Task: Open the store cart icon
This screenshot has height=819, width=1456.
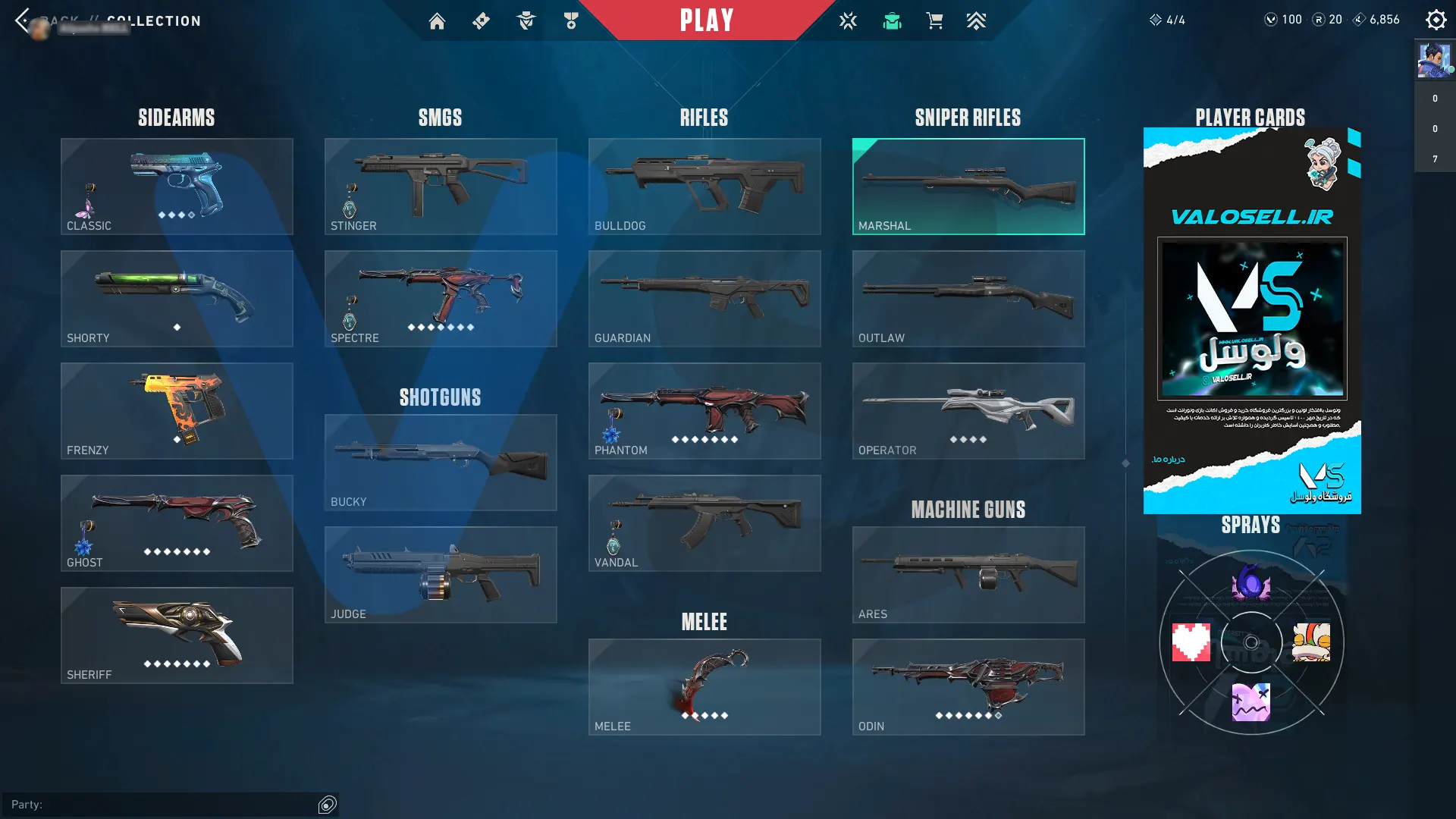Action: point(934,20)
